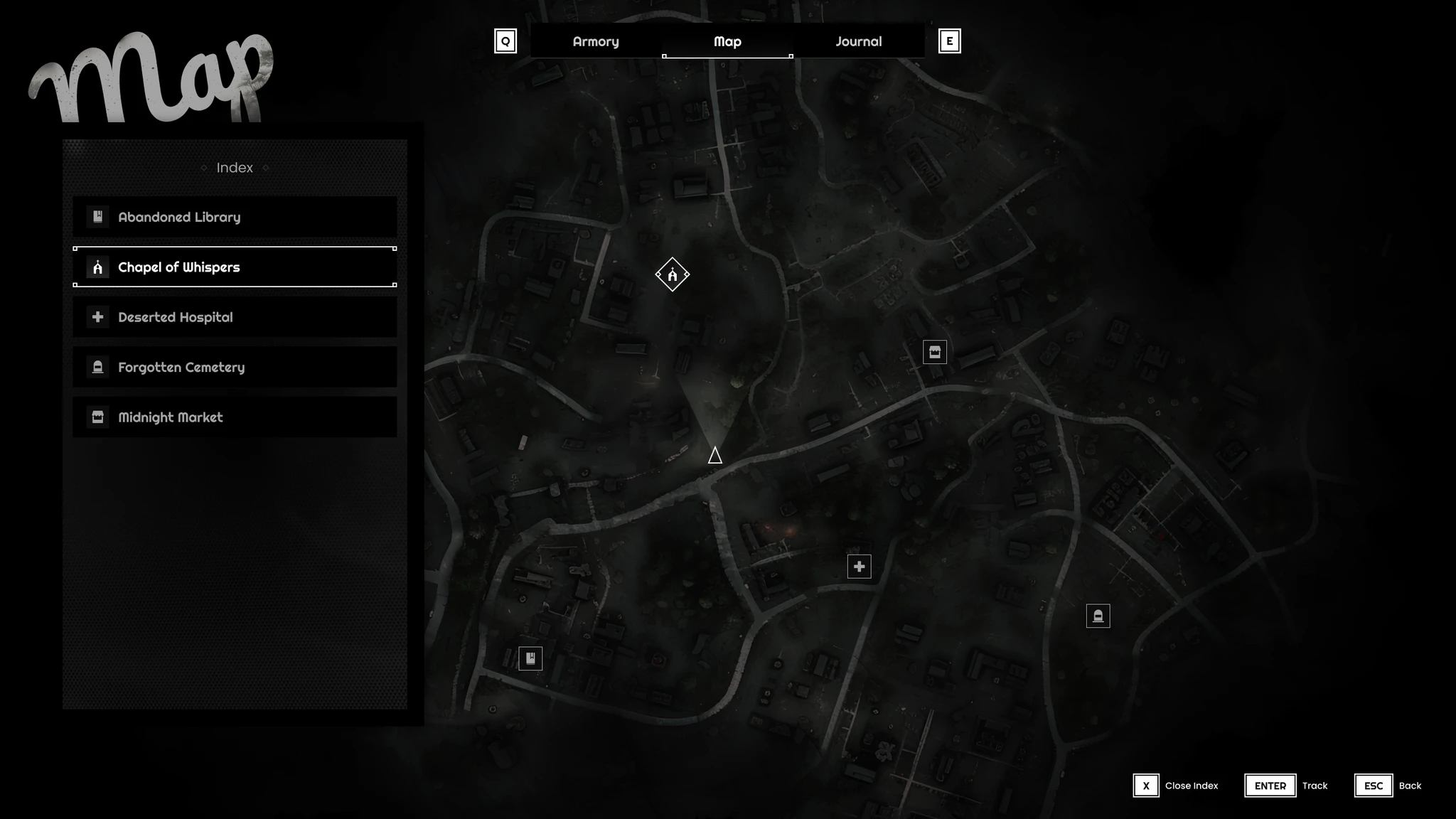The height and width of the screenshot is (819, 1456).
Task: Click the library book map marker
Action: (530, 658)
